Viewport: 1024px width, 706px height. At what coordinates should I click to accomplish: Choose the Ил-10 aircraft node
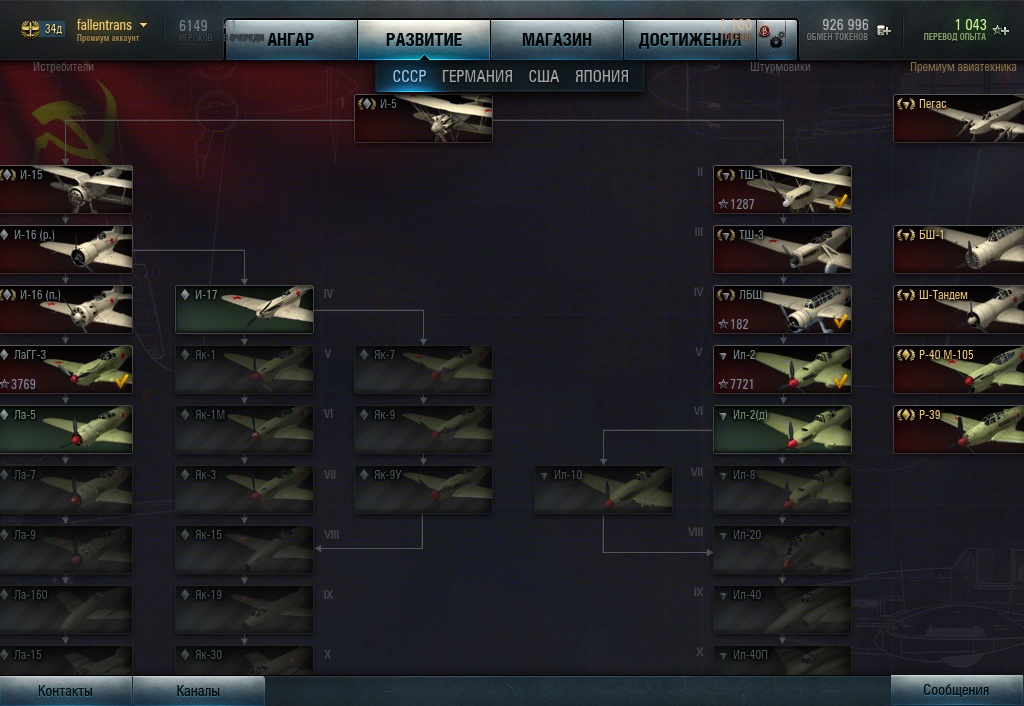(x=603, y=490)
